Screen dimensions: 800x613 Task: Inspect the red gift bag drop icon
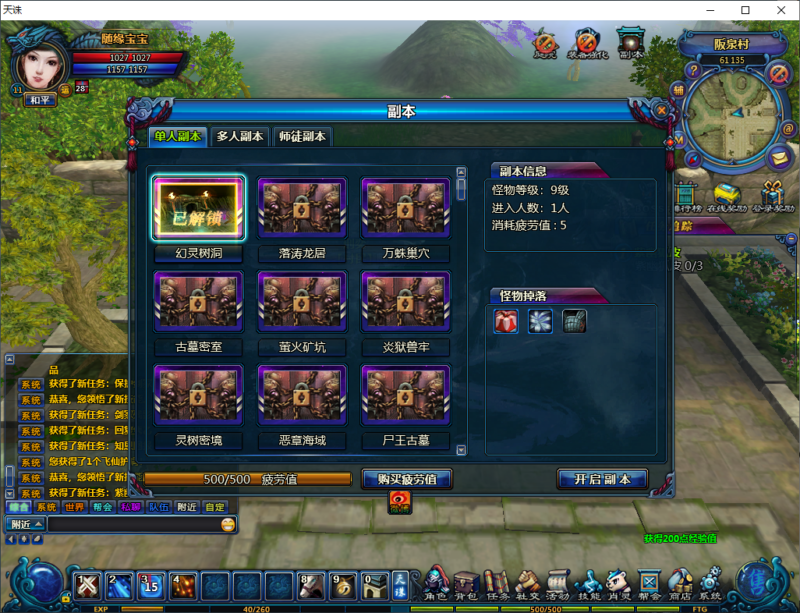coord(506,321)
